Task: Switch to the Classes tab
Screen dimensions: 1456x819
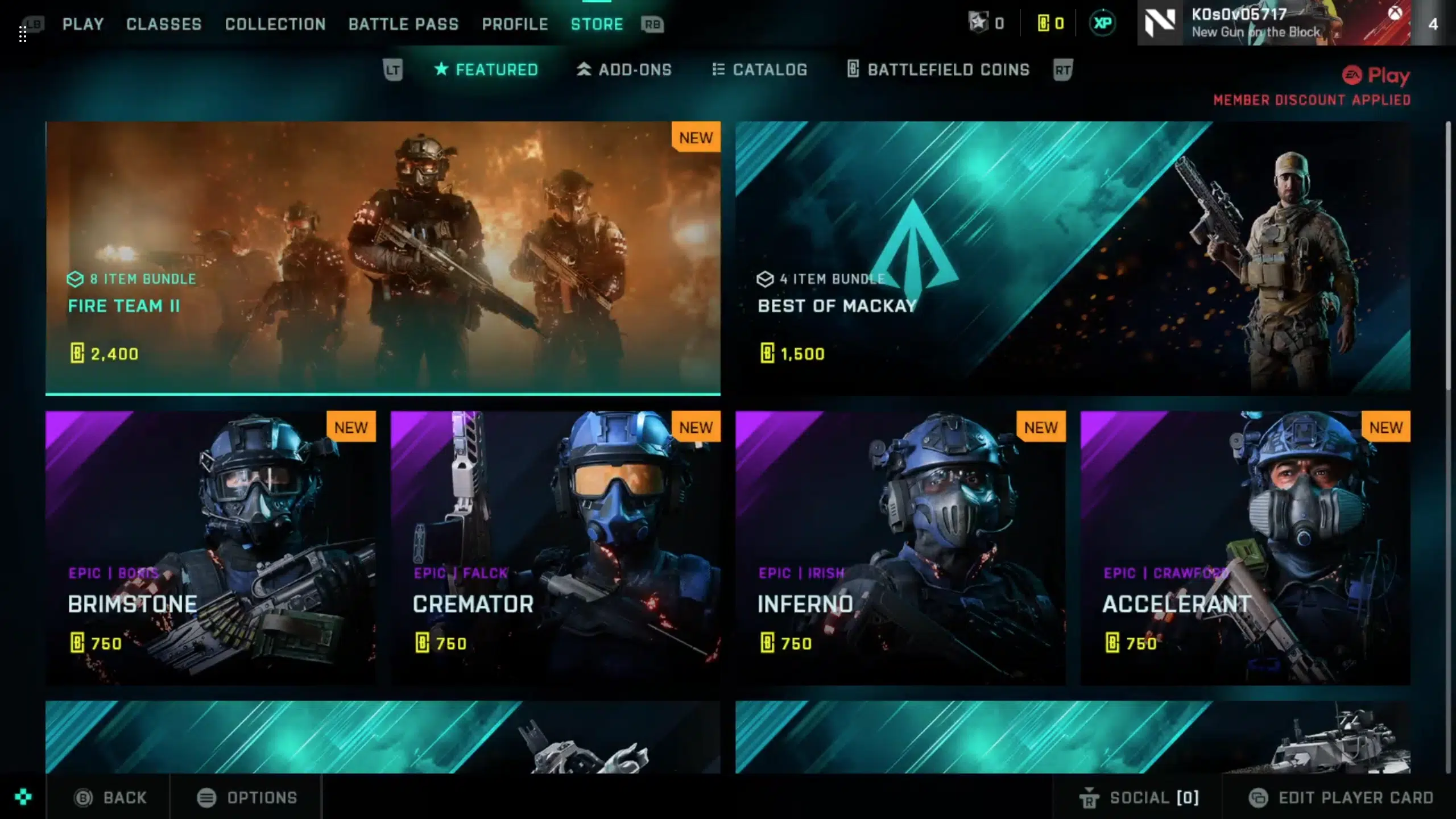Action: (x=164, y=24)
